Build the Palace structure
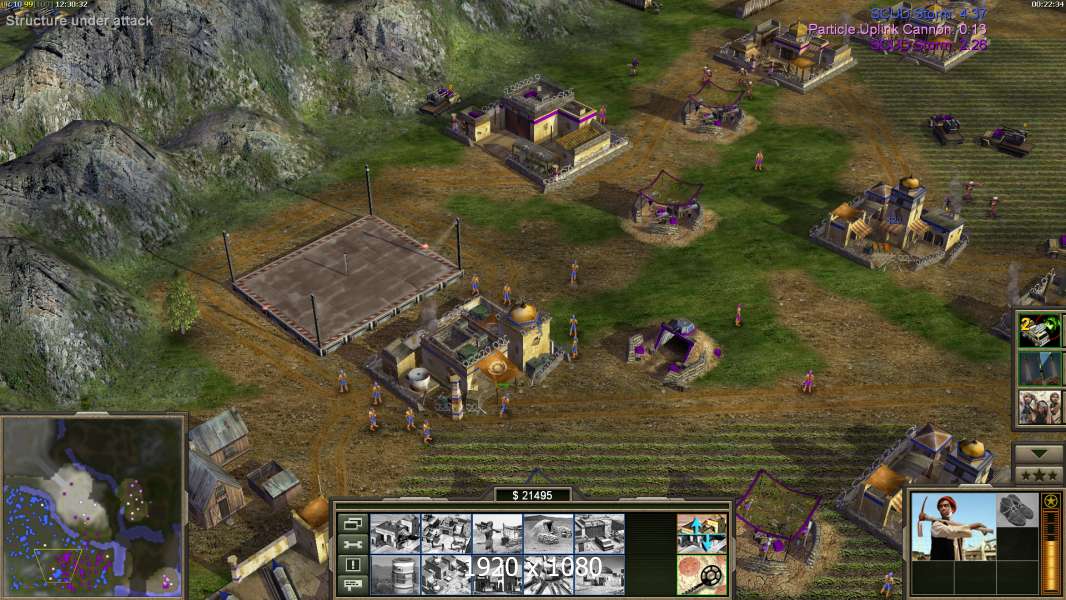The height and width of the screenshot is (600, 1066). [446, 574]
